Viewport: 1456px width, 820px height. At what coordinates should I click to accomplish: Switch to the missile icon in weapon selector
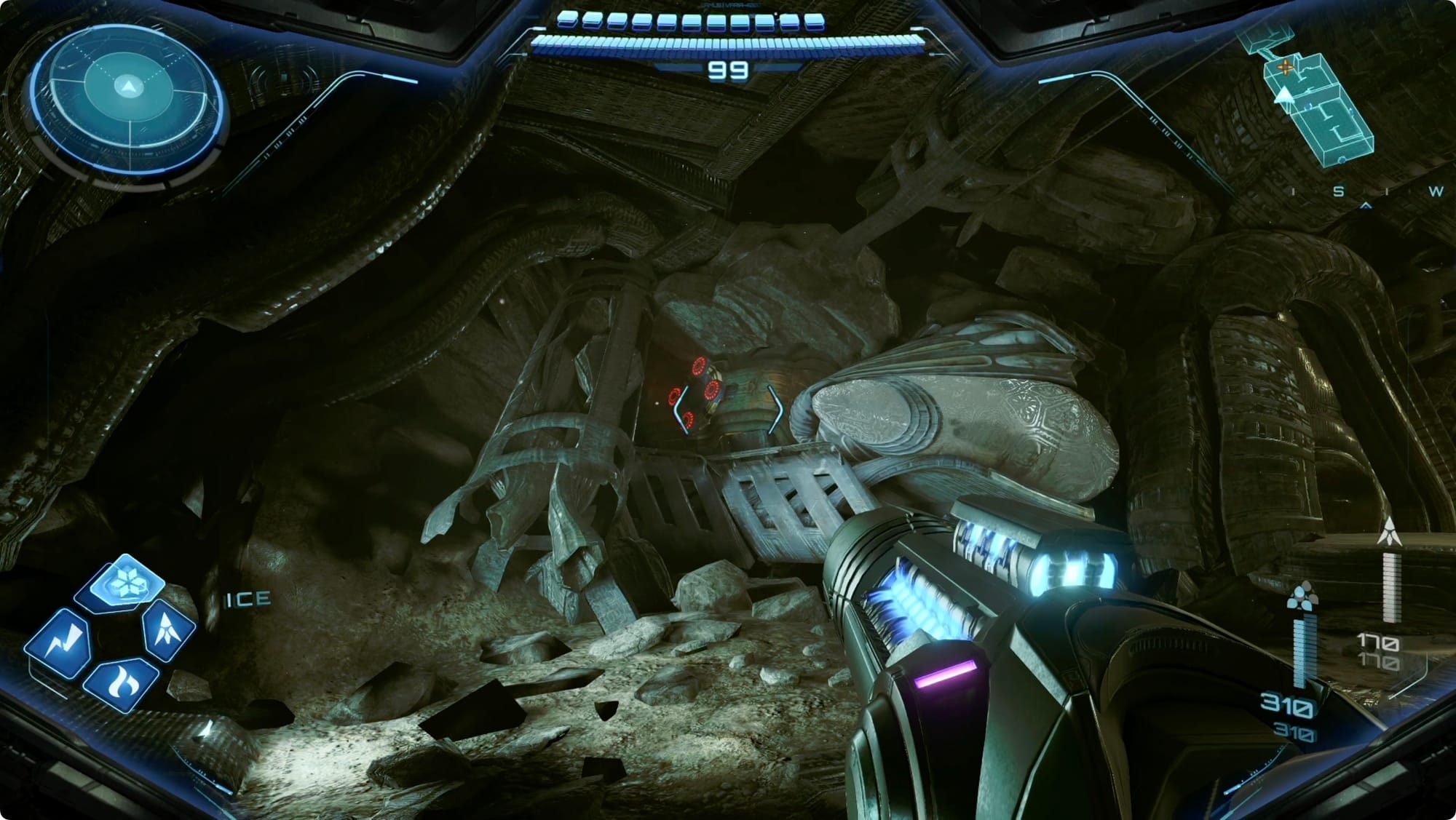pos(169,629)
